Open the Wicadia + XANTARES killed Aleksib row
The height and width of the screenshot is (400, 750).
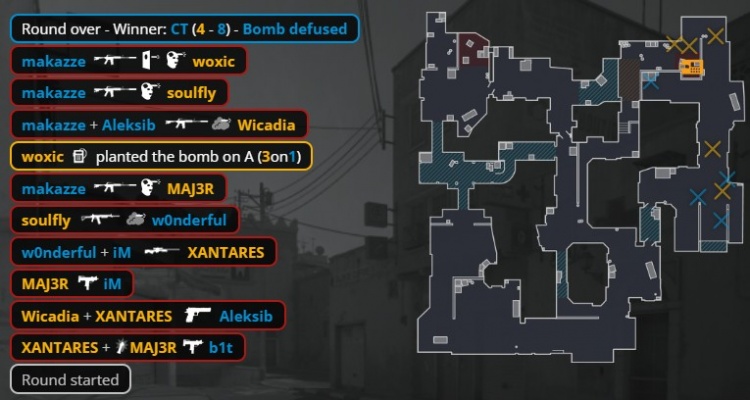tap(148, 317)
